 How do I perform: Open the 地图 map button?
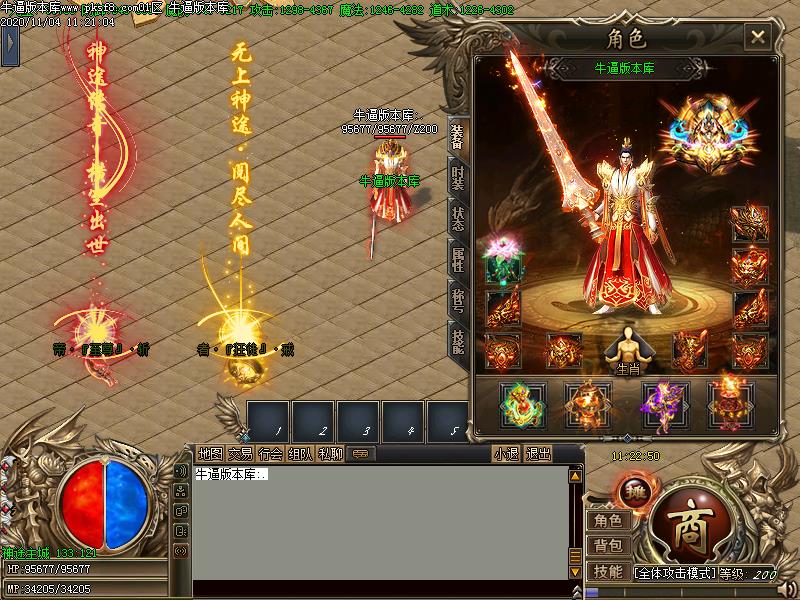coord(210,454)
